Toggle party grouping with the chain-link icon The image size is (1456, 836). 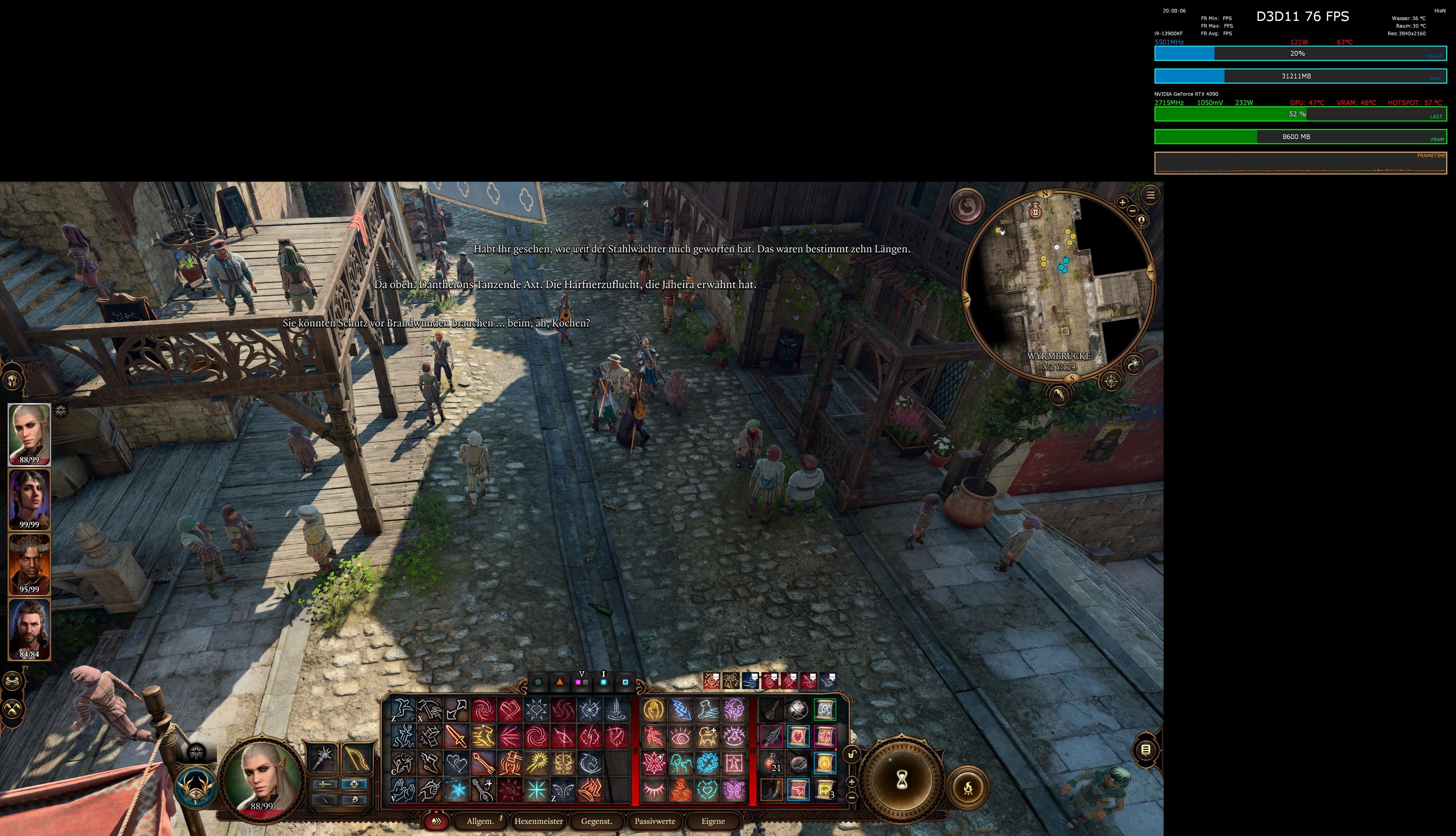click(x=12, y=682)
